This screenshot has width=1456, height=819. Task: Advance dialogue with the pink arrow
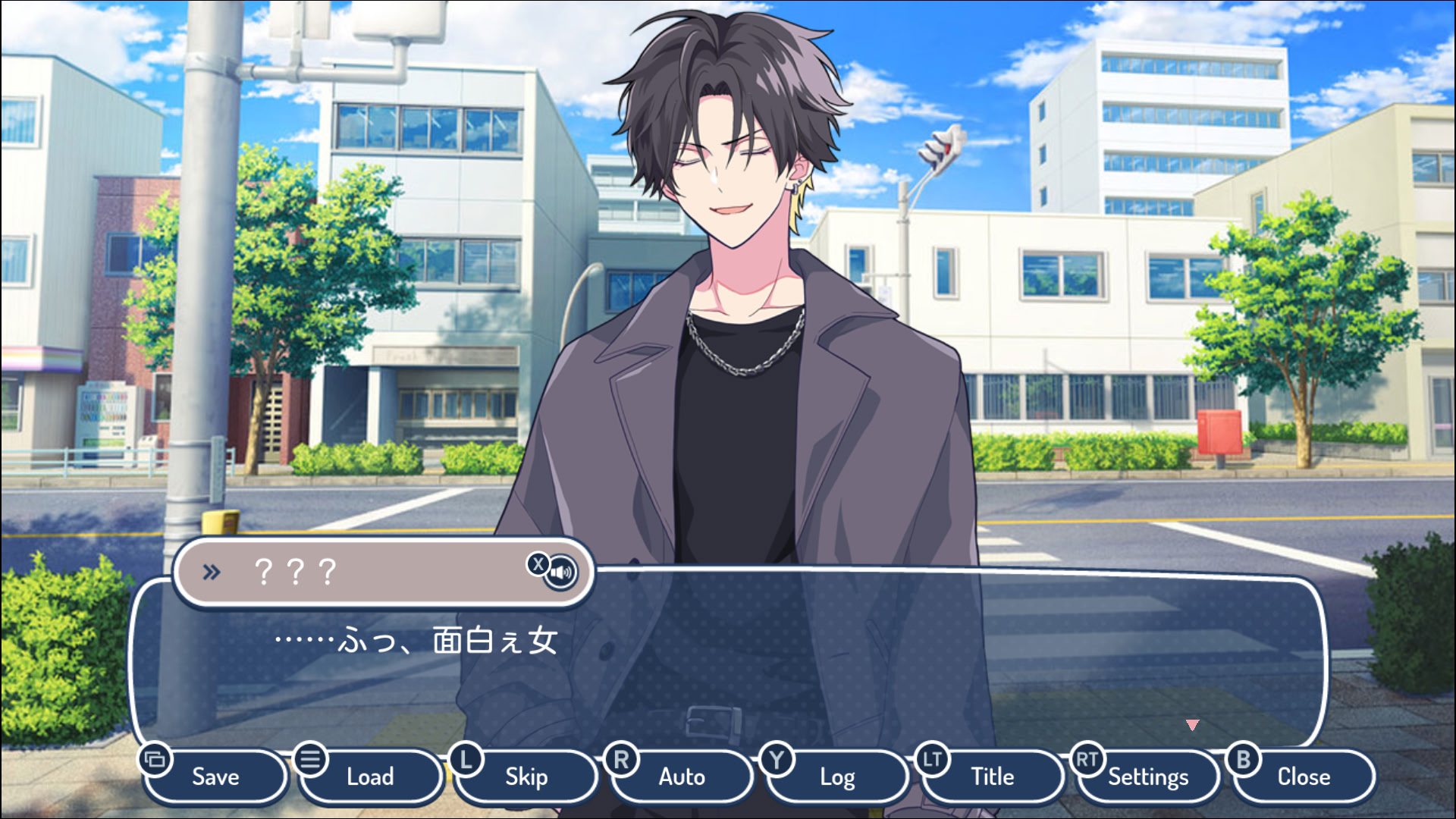(1193, 726)
